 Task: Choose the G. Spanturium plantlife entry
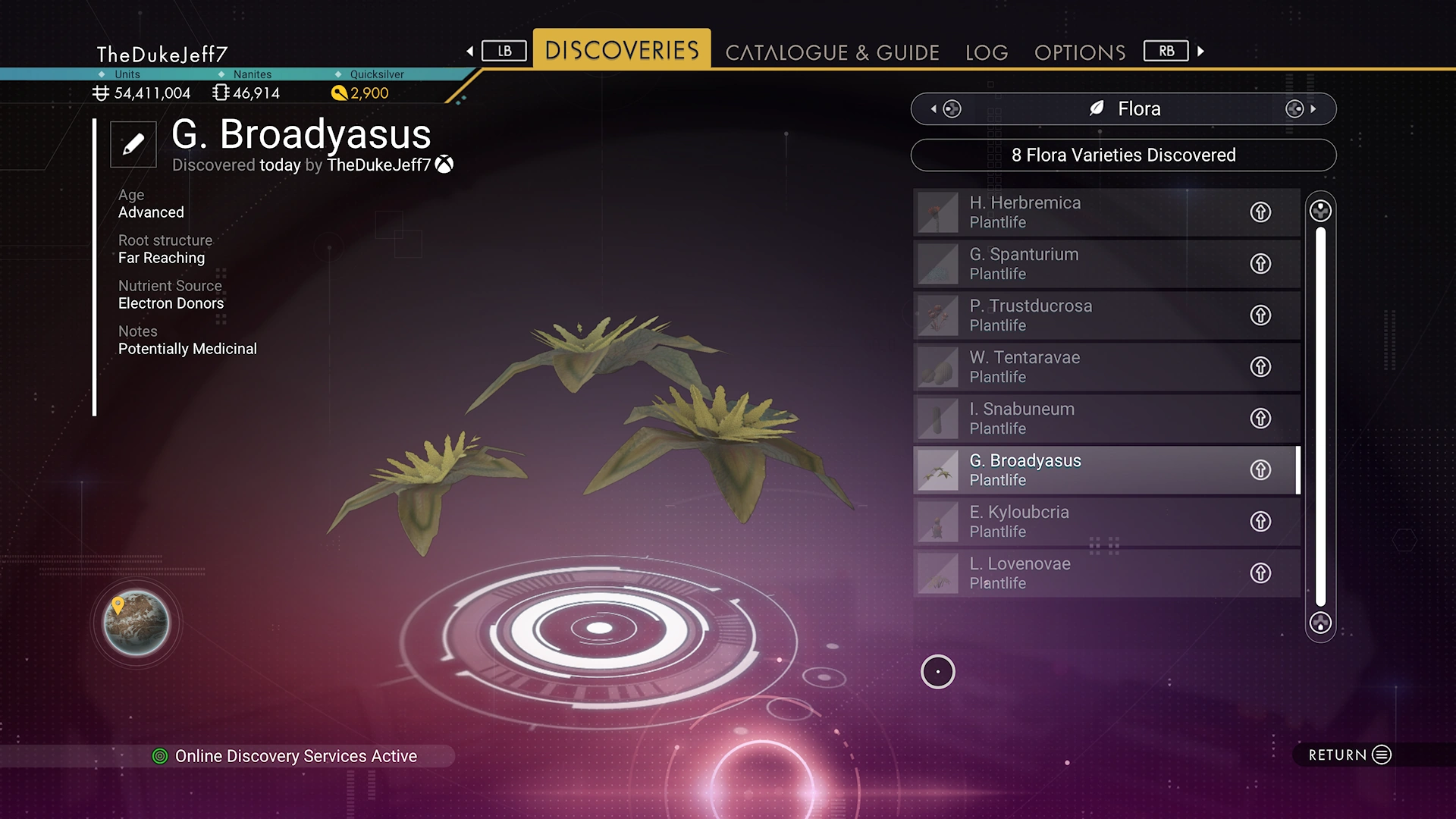[1077, 264]
